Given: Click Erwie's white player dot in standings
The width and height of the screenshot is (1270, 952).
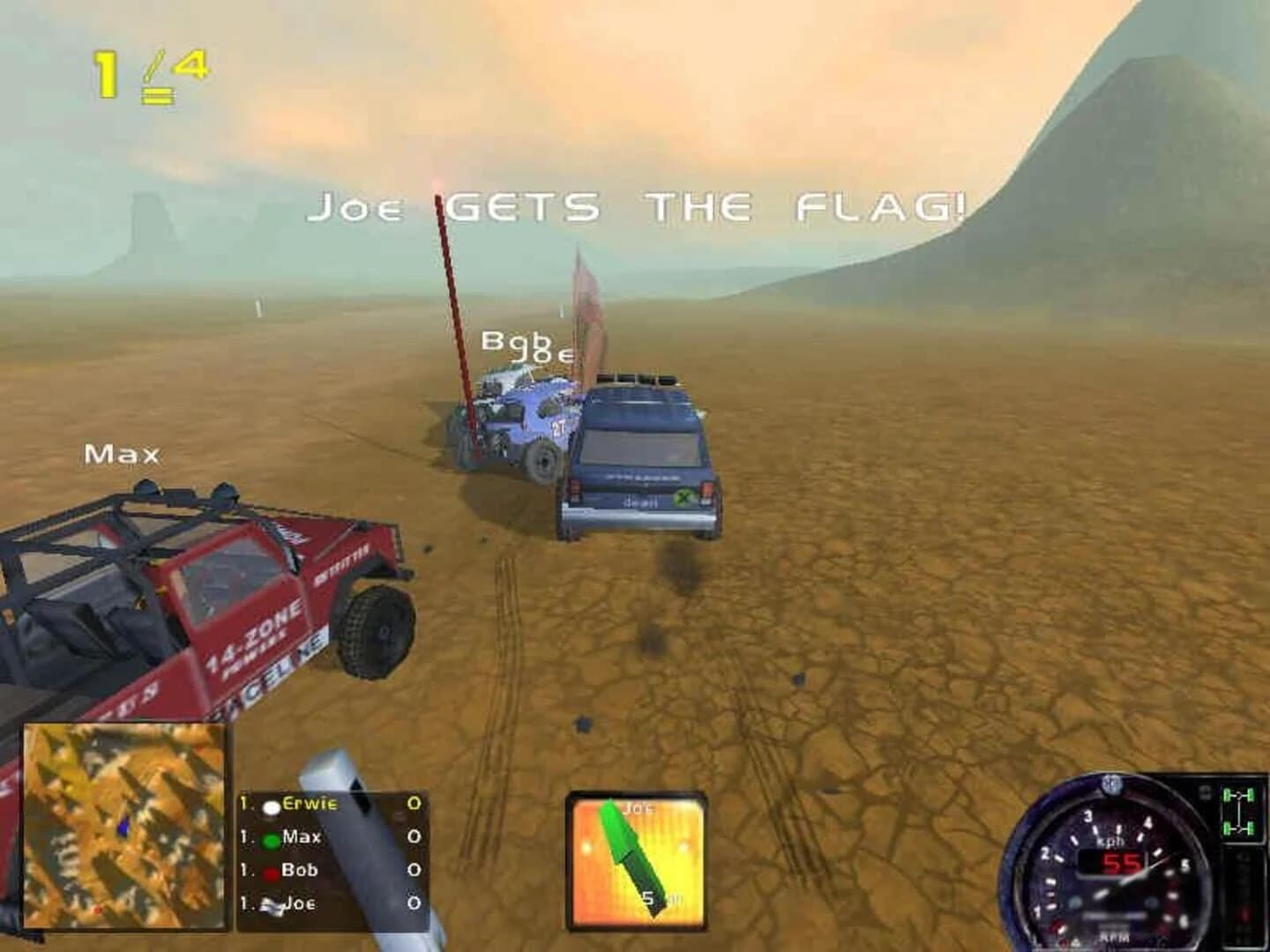Looking at the screenshot, I should click(272, 807).
